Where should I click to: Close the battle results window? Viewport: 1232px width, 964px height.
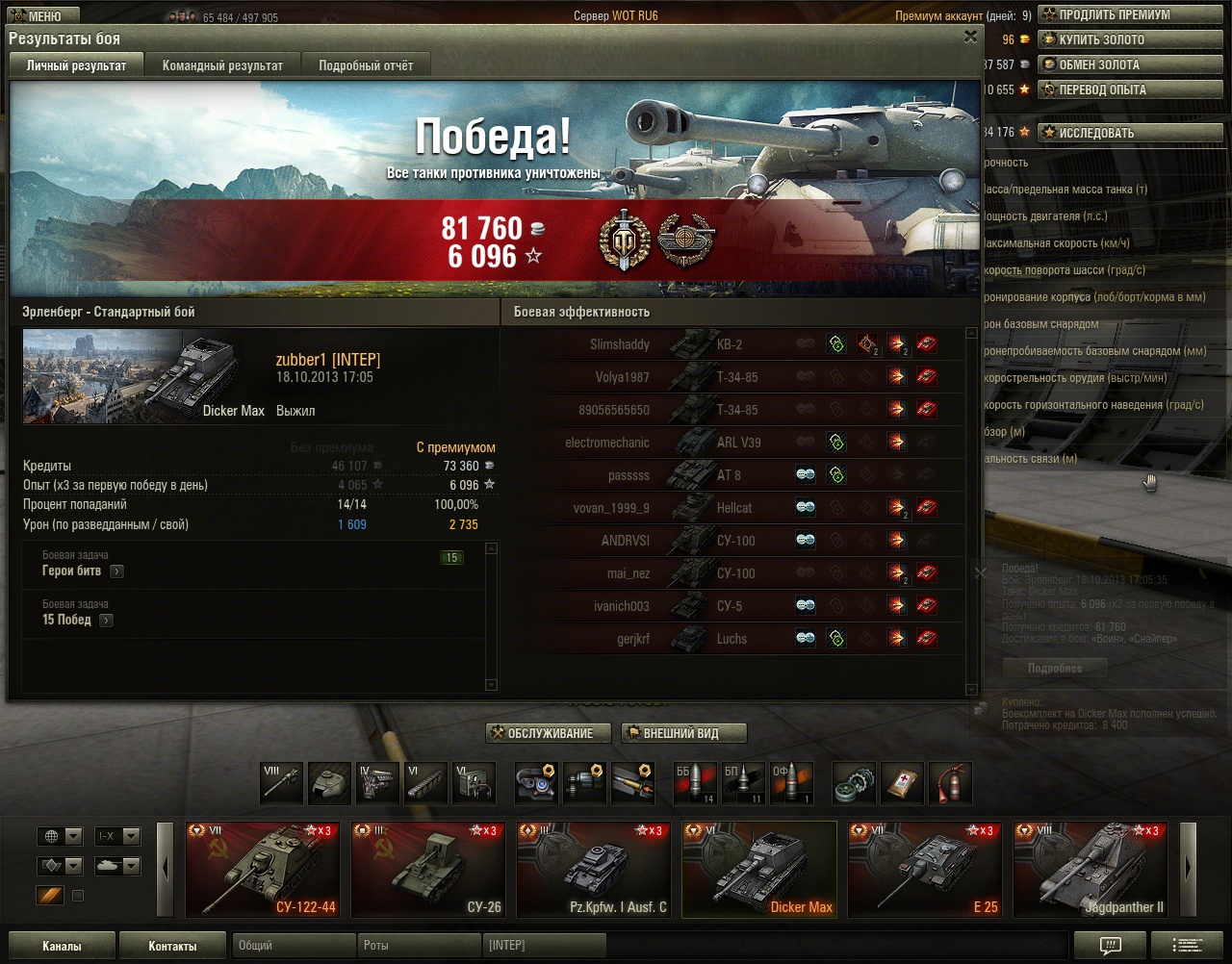coord(970,37)
